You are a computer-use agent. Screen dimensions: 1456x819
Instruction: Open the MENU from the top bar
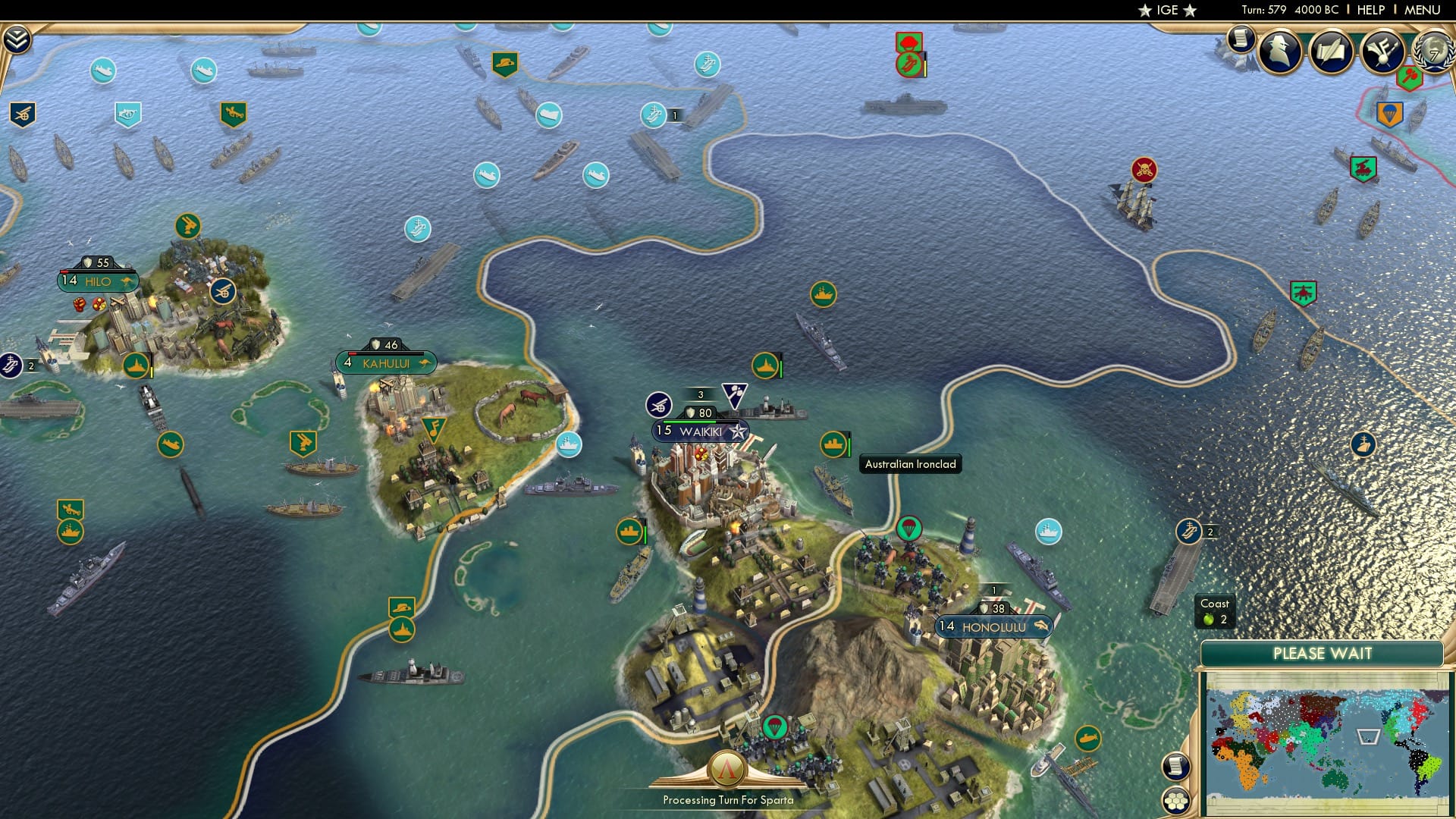[x=1424, y=10]
